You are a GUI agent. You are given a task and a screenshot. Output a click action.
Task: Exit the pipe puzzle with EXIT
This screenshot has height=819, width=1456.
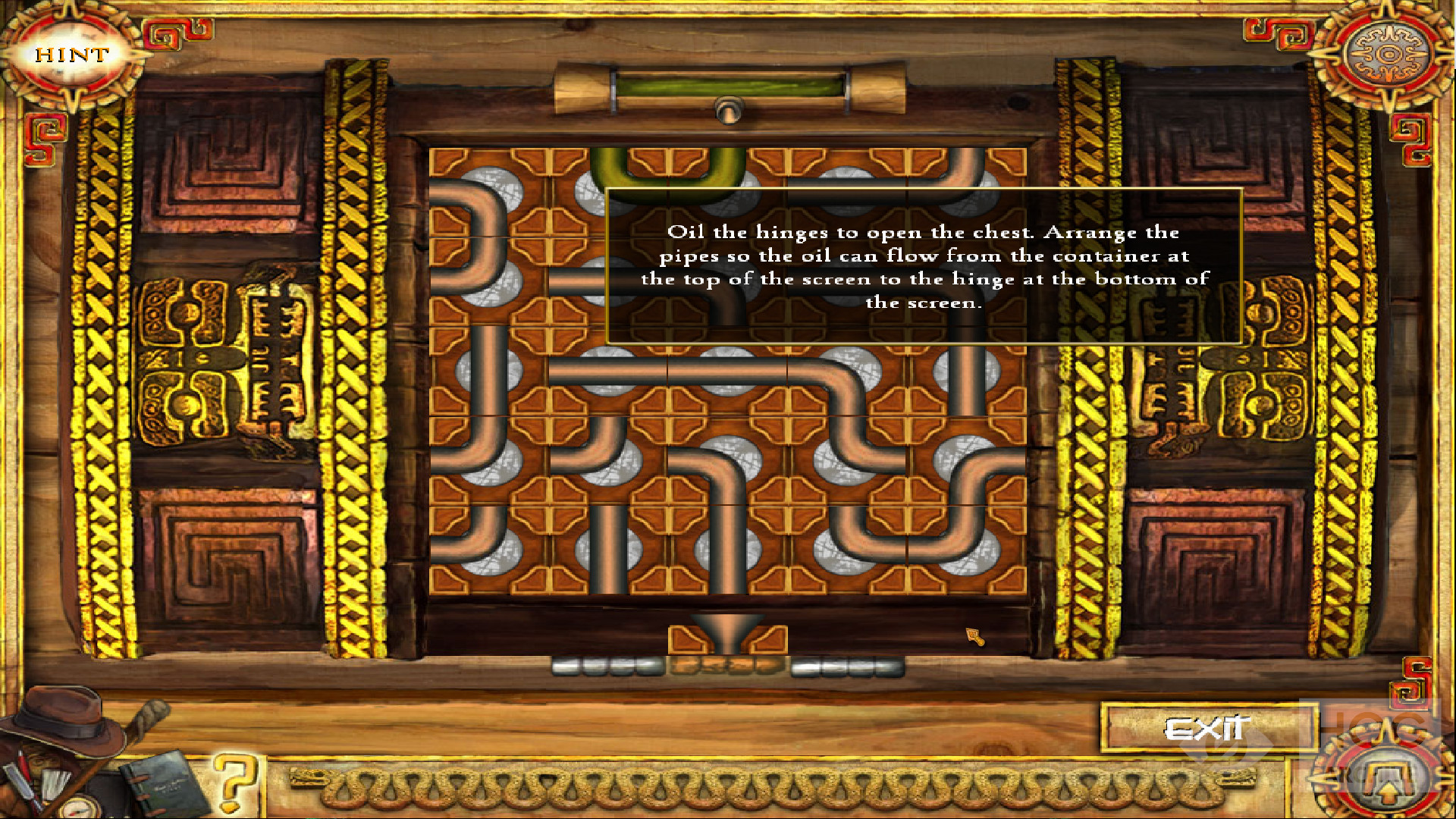(1207, 729)
